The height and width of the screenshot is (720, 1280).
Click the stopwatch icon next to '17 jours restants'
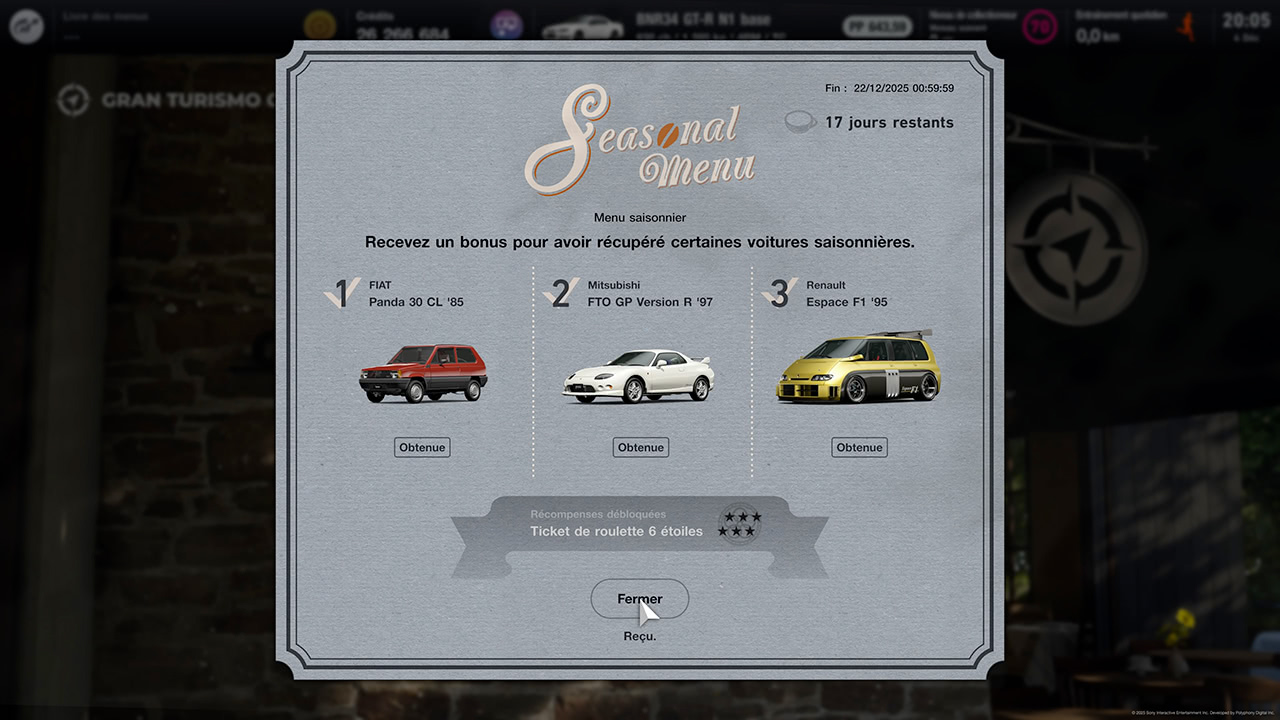pyautogui.click(x=800, y=121)
